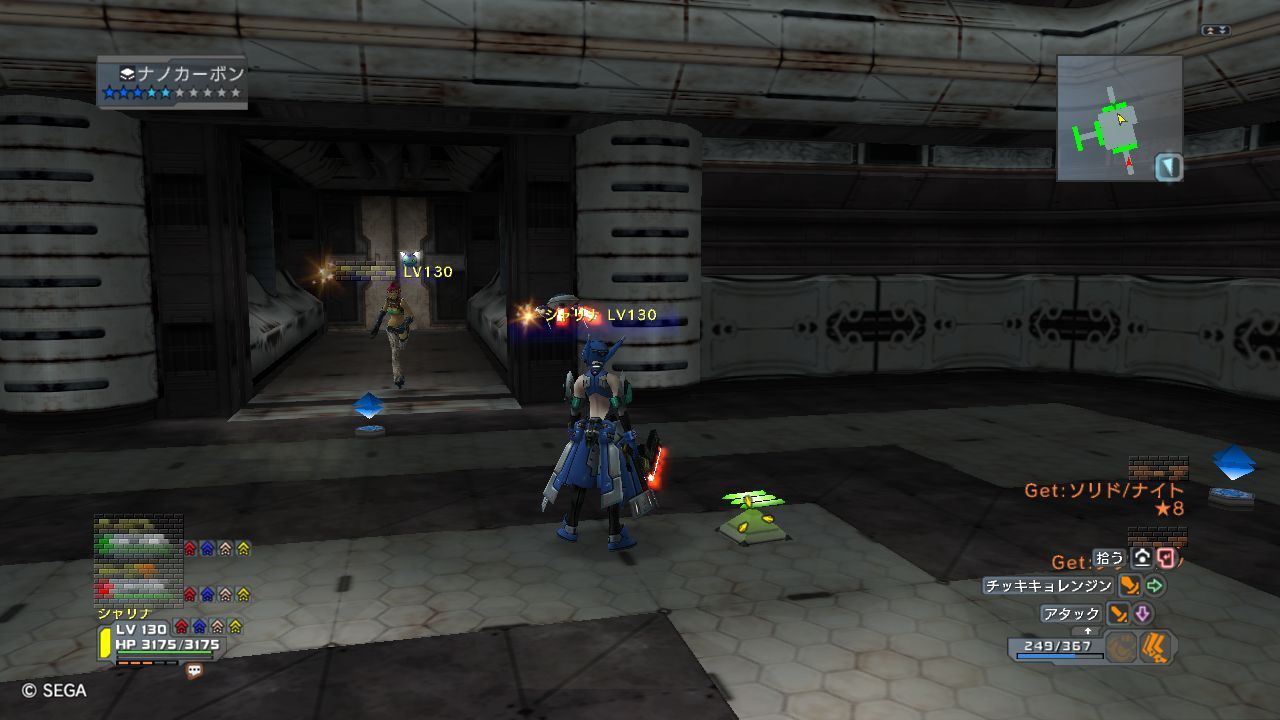The image size is (1280, 720).
Task: Click the double-arrow expander above the minimap
Action: (x=1216, y=31)
